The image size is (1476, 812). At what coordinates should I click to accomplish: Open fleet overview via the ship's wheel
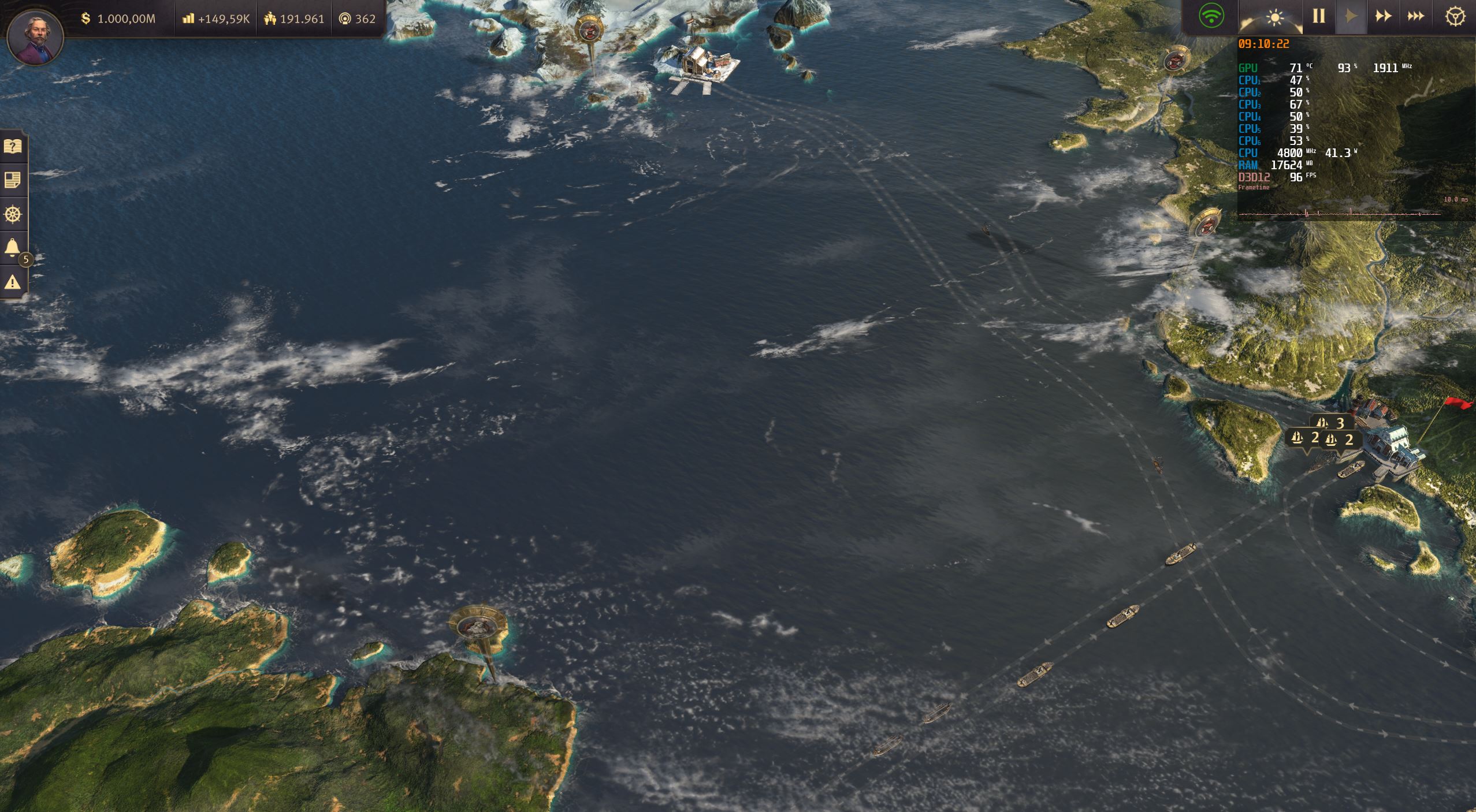point(14,214)
